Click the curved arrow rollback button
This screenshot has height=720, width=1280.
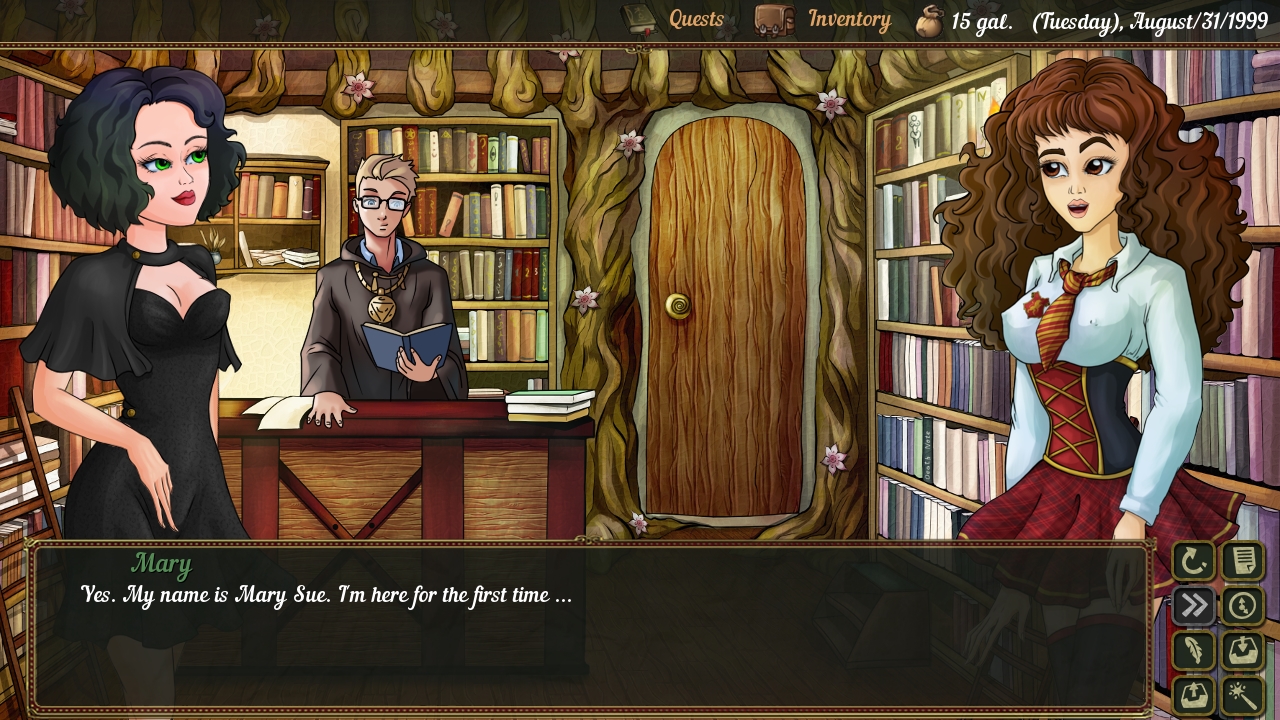1194,561
